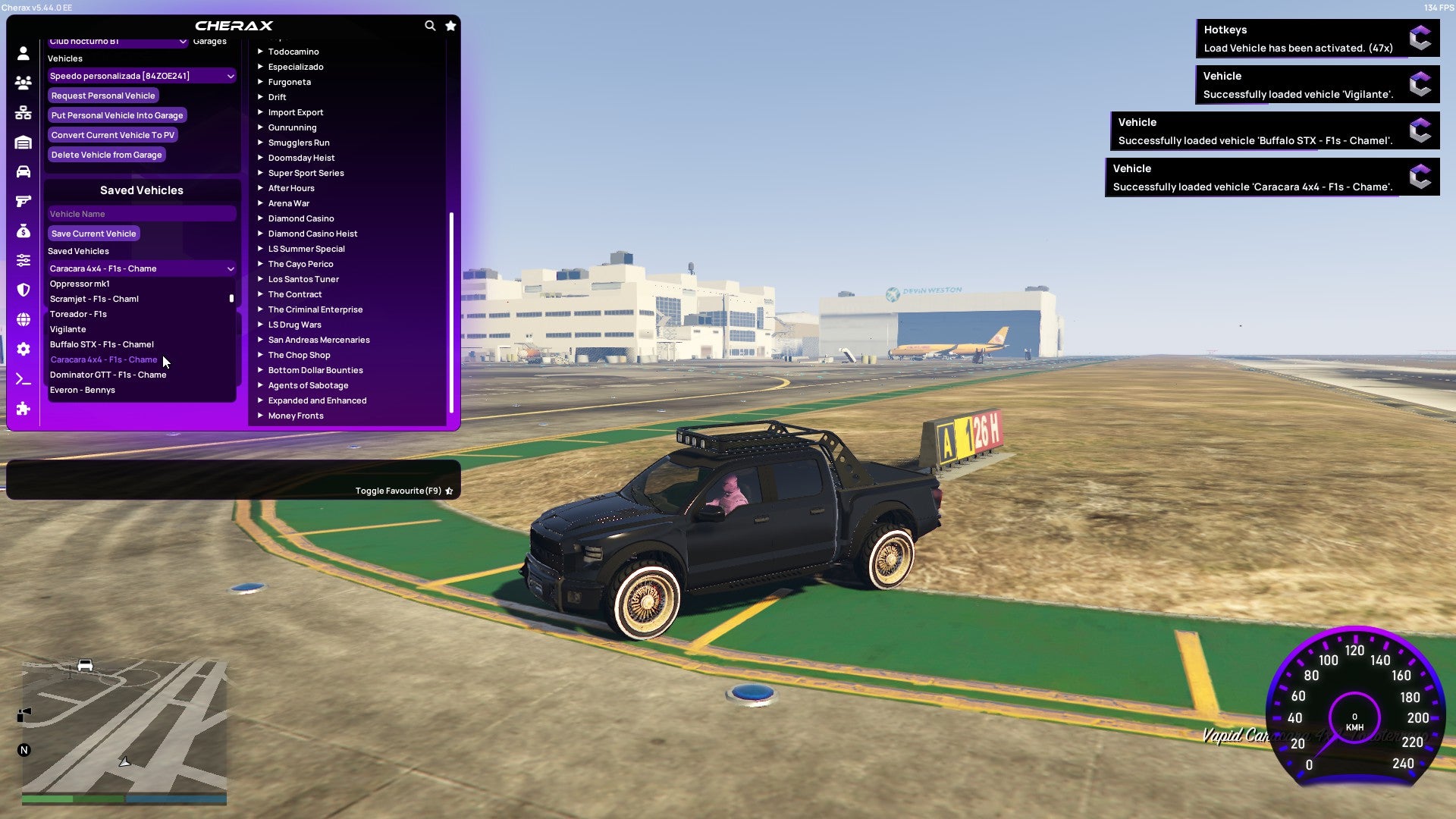
Task: Select The Chop Shop entry
Action: click(299, 354)
